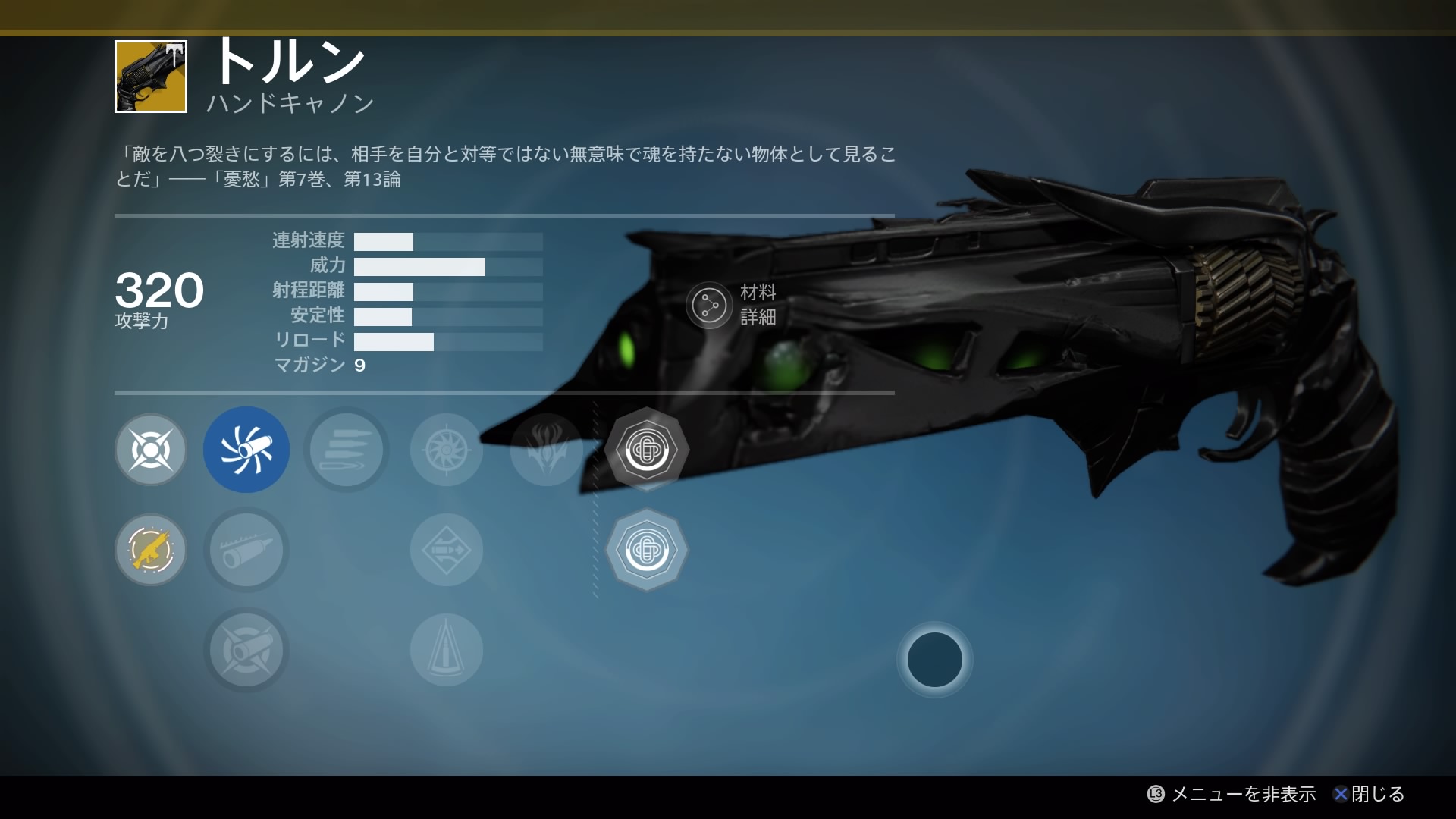The height and width of the screenshot is (819, 1456).
Task: Choose the barrel with crosshair perk
Action: coord(246,650)
